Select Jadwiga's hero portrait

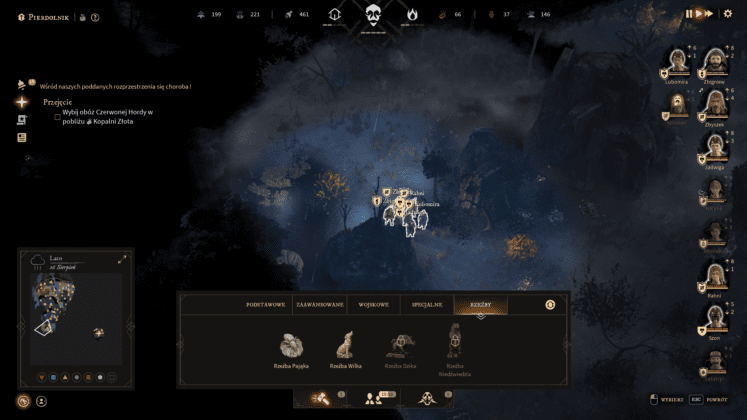[x=714, y=146]
